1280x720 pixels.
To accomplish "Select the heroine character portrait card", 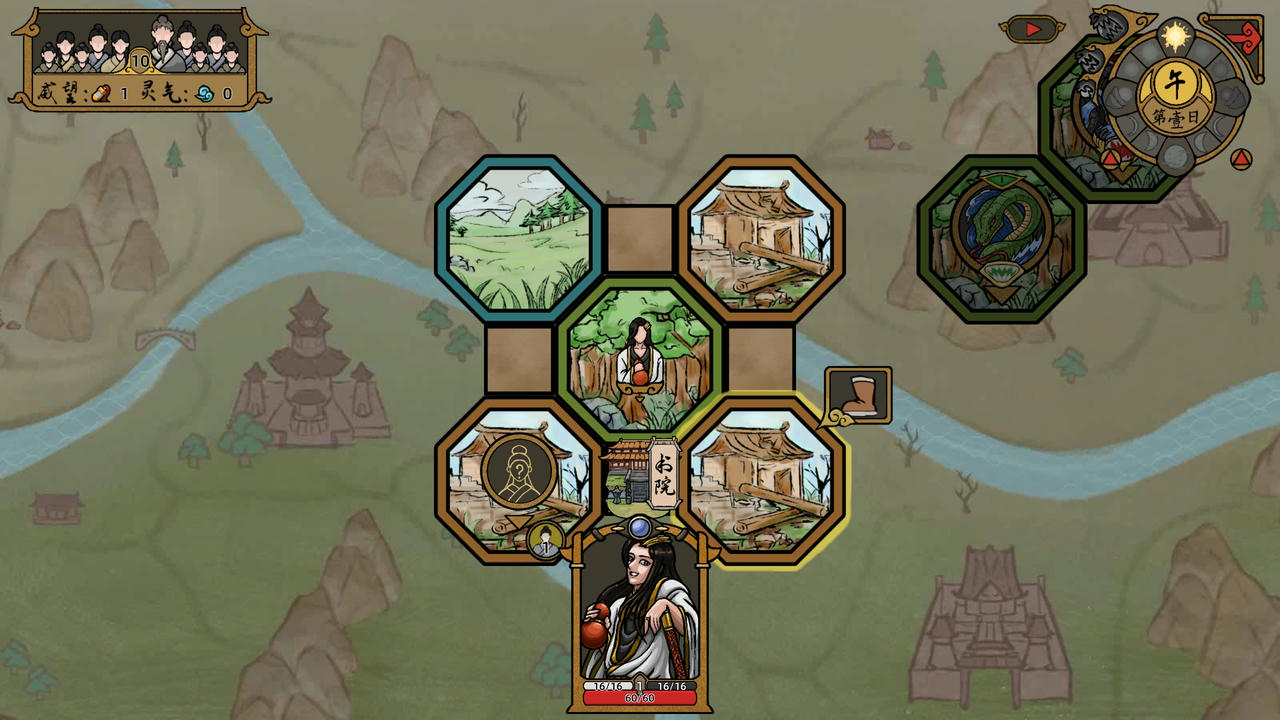I will click(640, 615).
